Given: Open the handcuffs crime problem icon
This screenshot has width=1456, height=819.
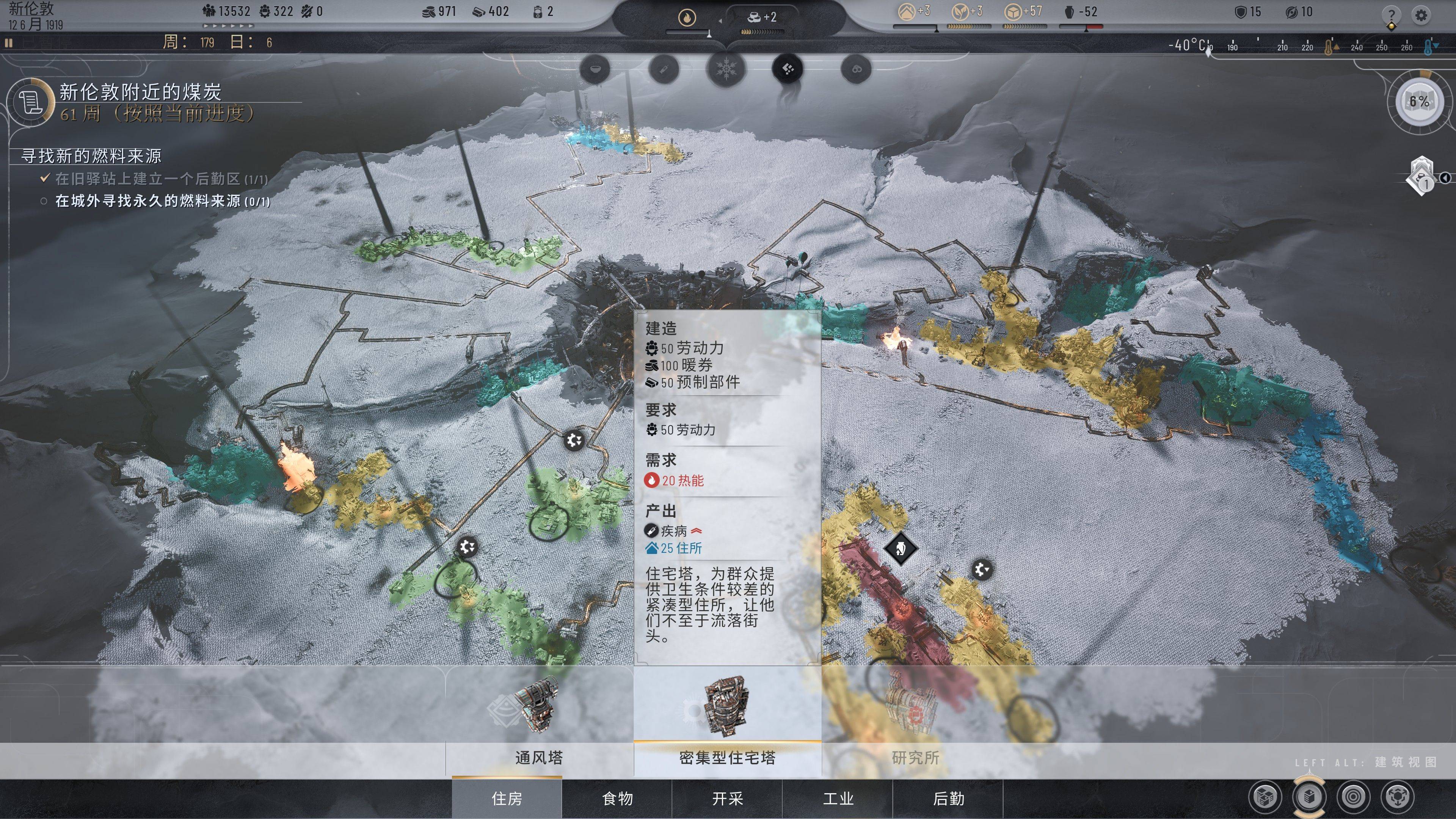Looking at the screenshot, I should (x=856, y=69).
